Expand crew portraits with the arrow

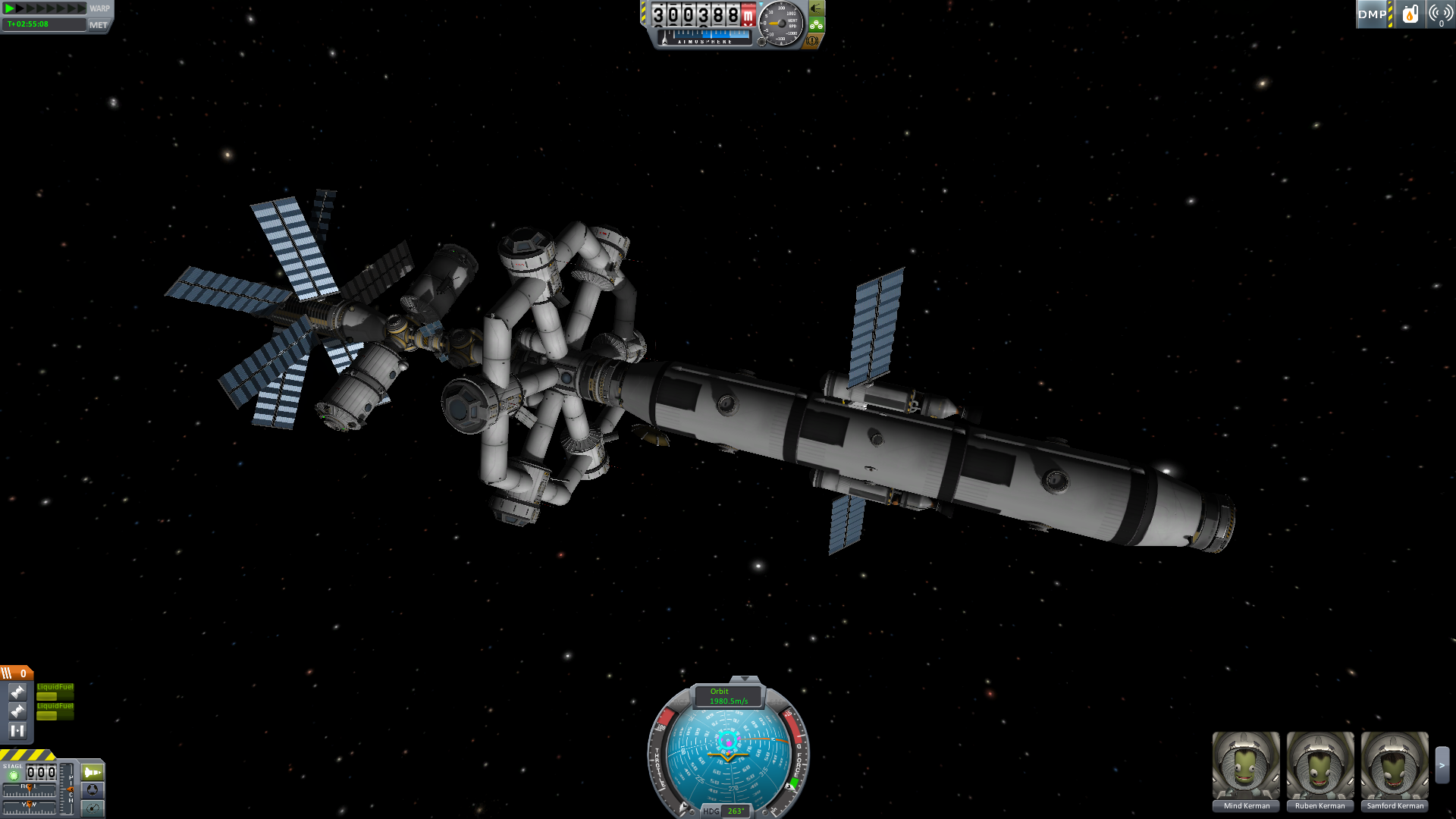coord(1442,765)
